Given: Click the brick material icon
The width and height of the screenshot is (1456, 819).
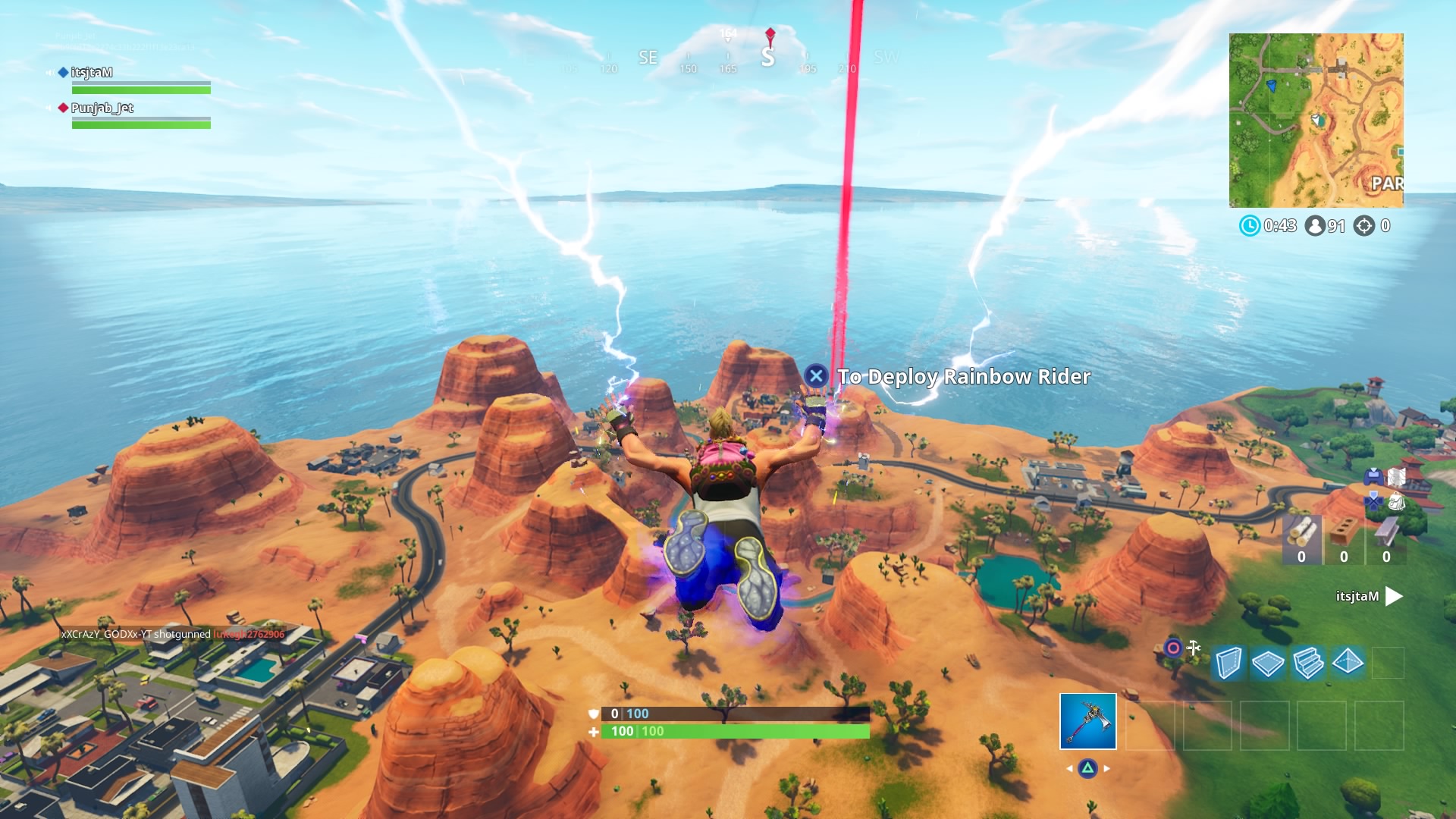Looking at the screenshot, I should (1344, 531).
